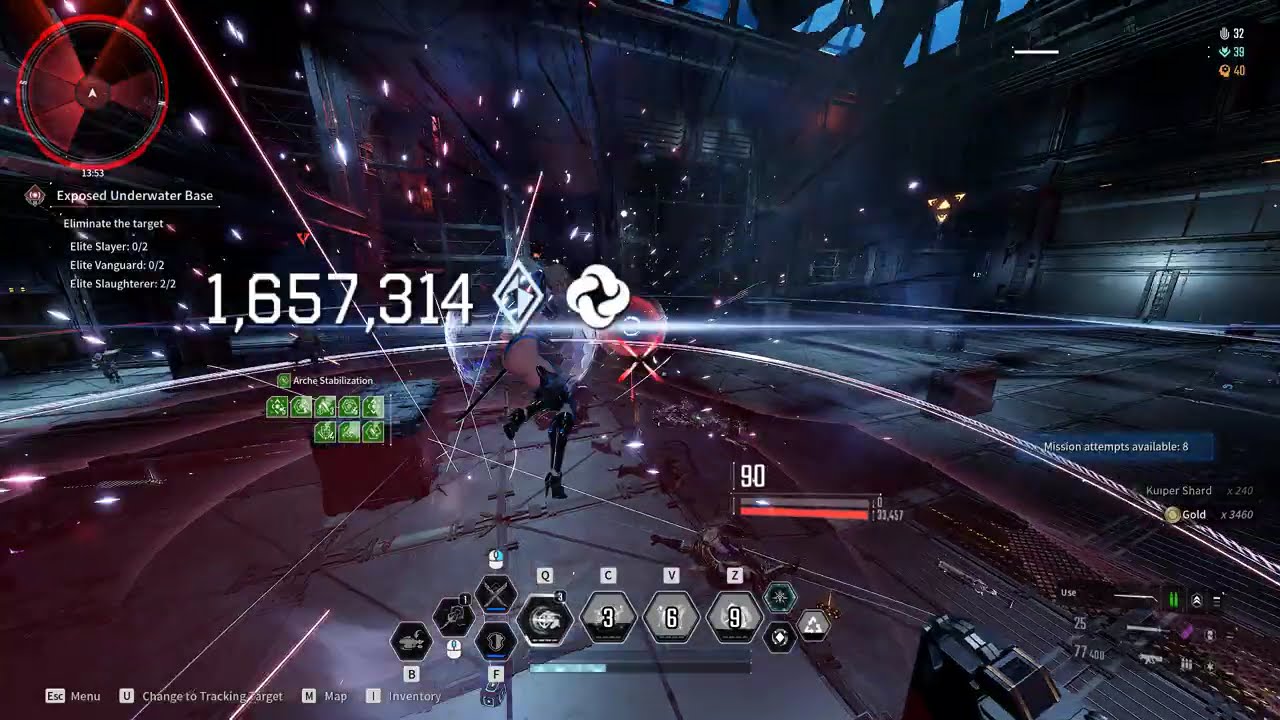The width and height of the screenshot is (1280, 720).
Task: Click the red circular minimap
Action: (93, 93)
